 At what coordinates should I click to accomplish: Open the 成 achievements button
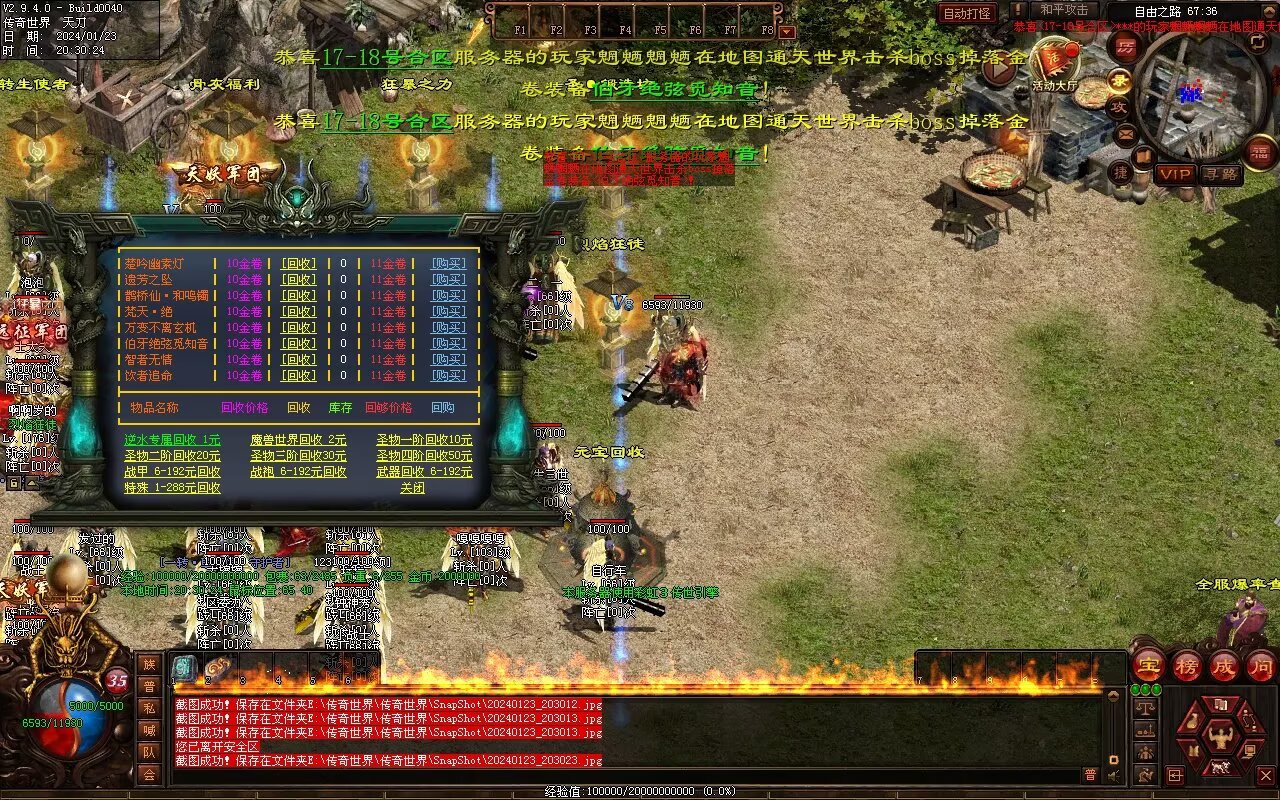click(1224, 665)
